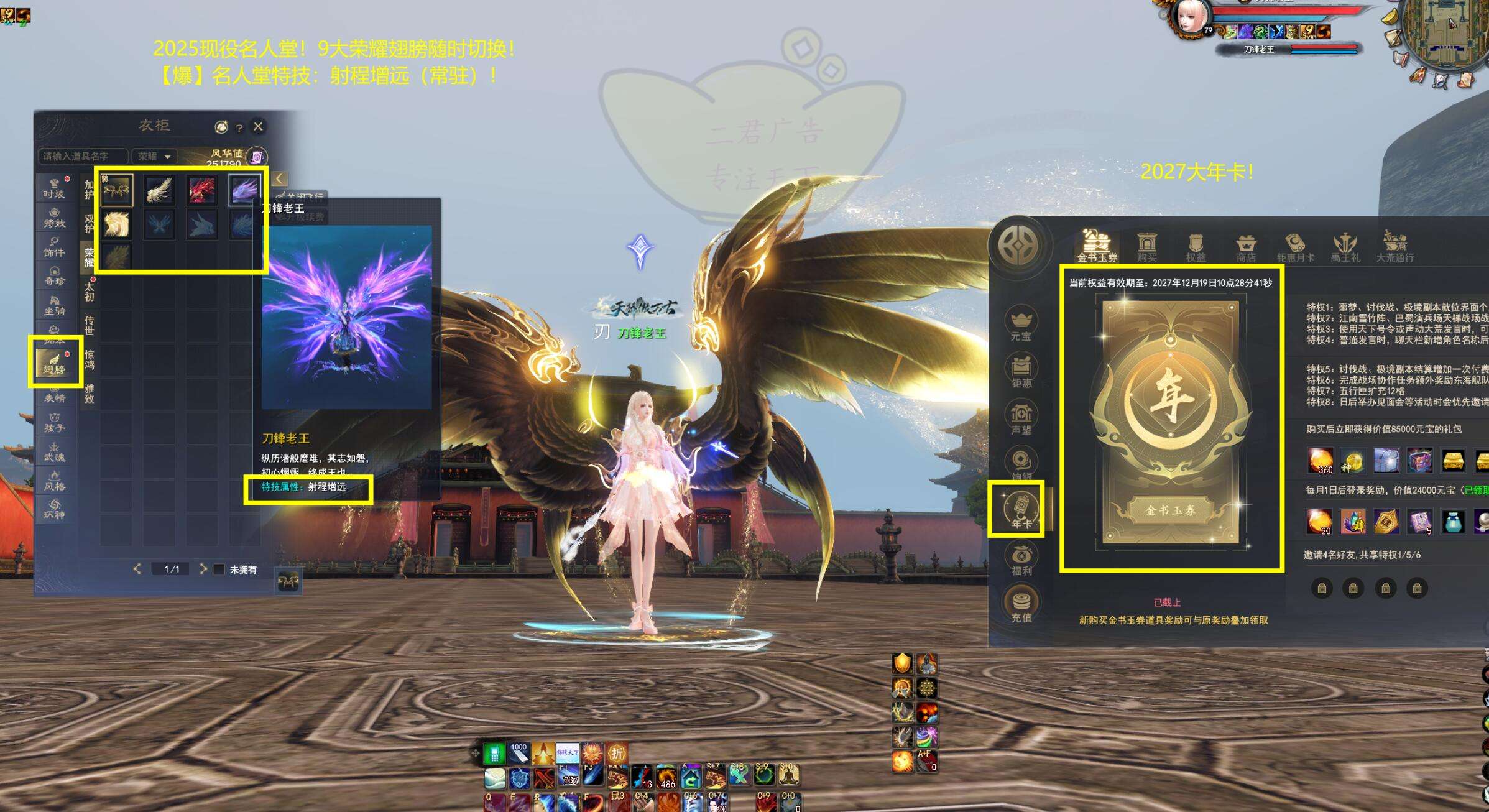The width and height of the screenshot is (1489, 812).
Task: Choose the white feather wings thumbnail
Action: [159, 190]
